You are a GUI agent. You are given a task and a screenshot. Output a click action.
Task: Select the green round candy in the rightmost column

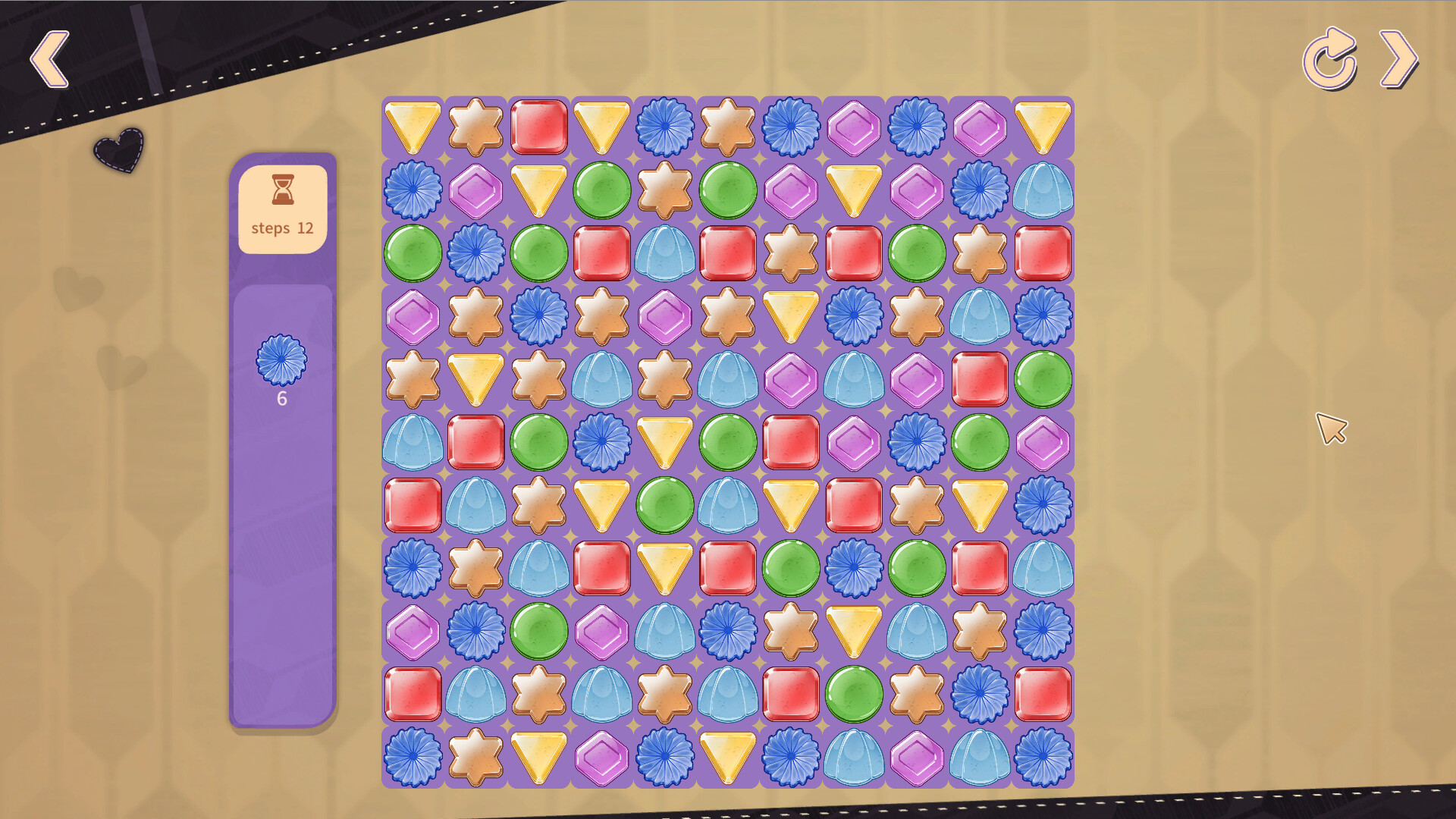click(1043, 378)
